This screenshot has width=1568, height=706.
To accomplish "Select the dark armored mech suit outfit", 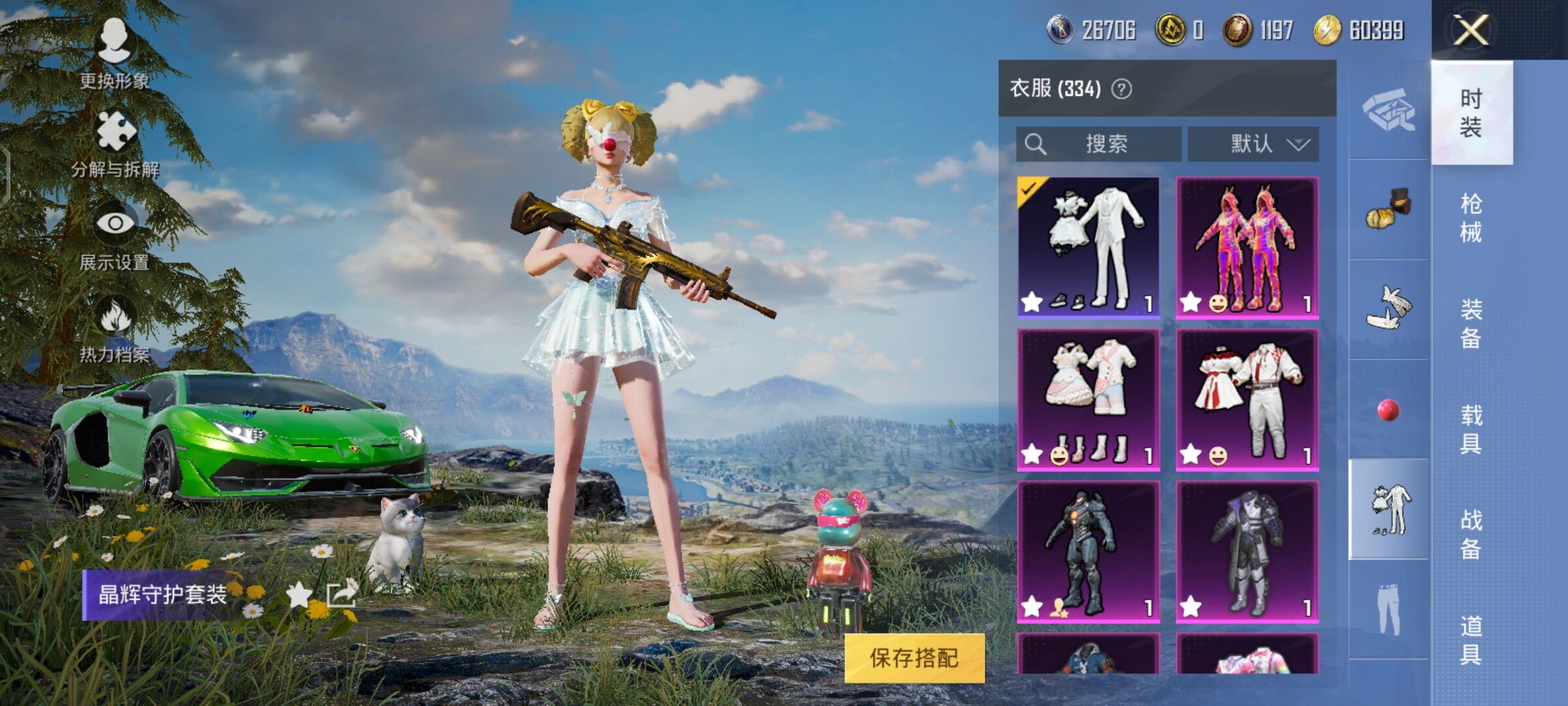I will pyautogui.click(x=1088, y=552).
